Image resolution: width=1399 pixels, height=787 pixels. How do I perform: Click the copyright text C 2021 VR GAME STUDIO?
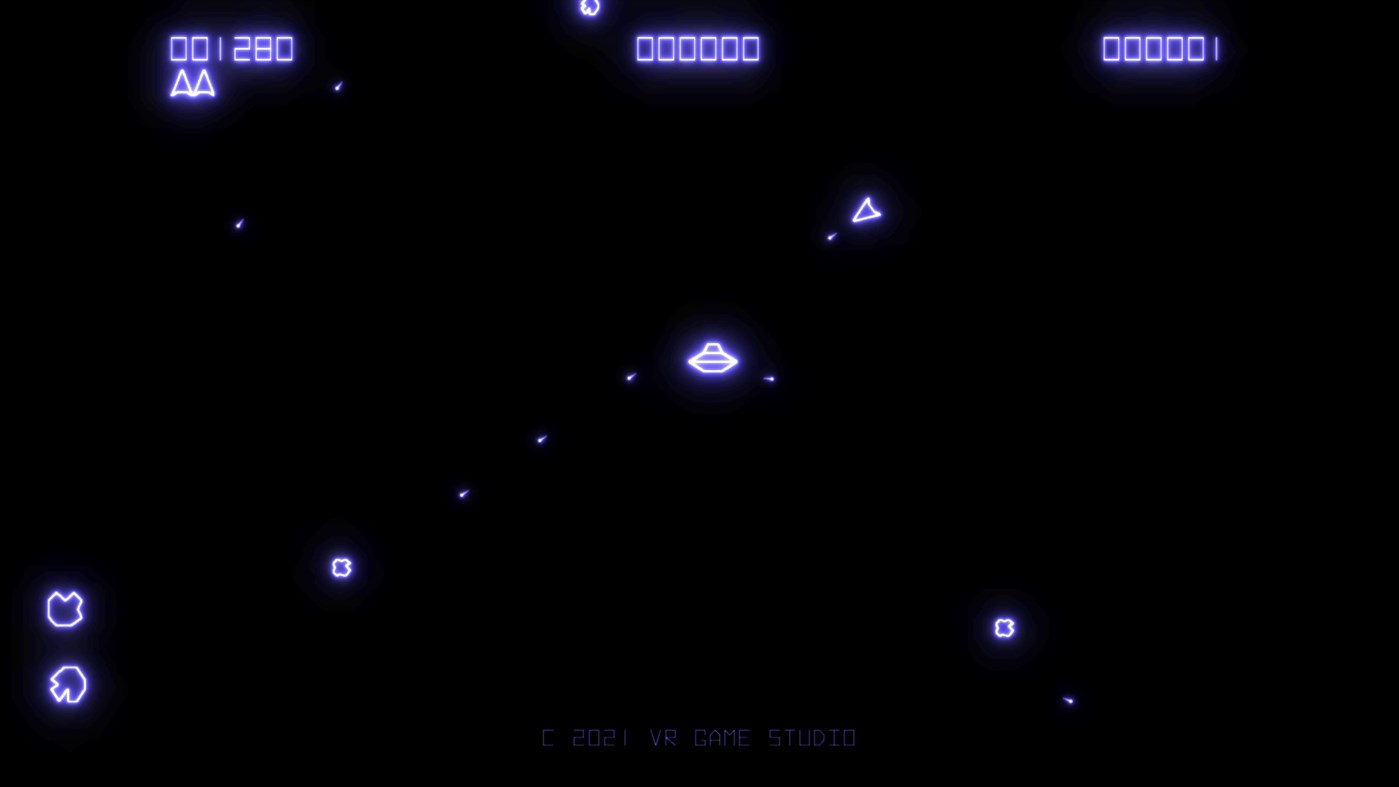click(698, 737)
